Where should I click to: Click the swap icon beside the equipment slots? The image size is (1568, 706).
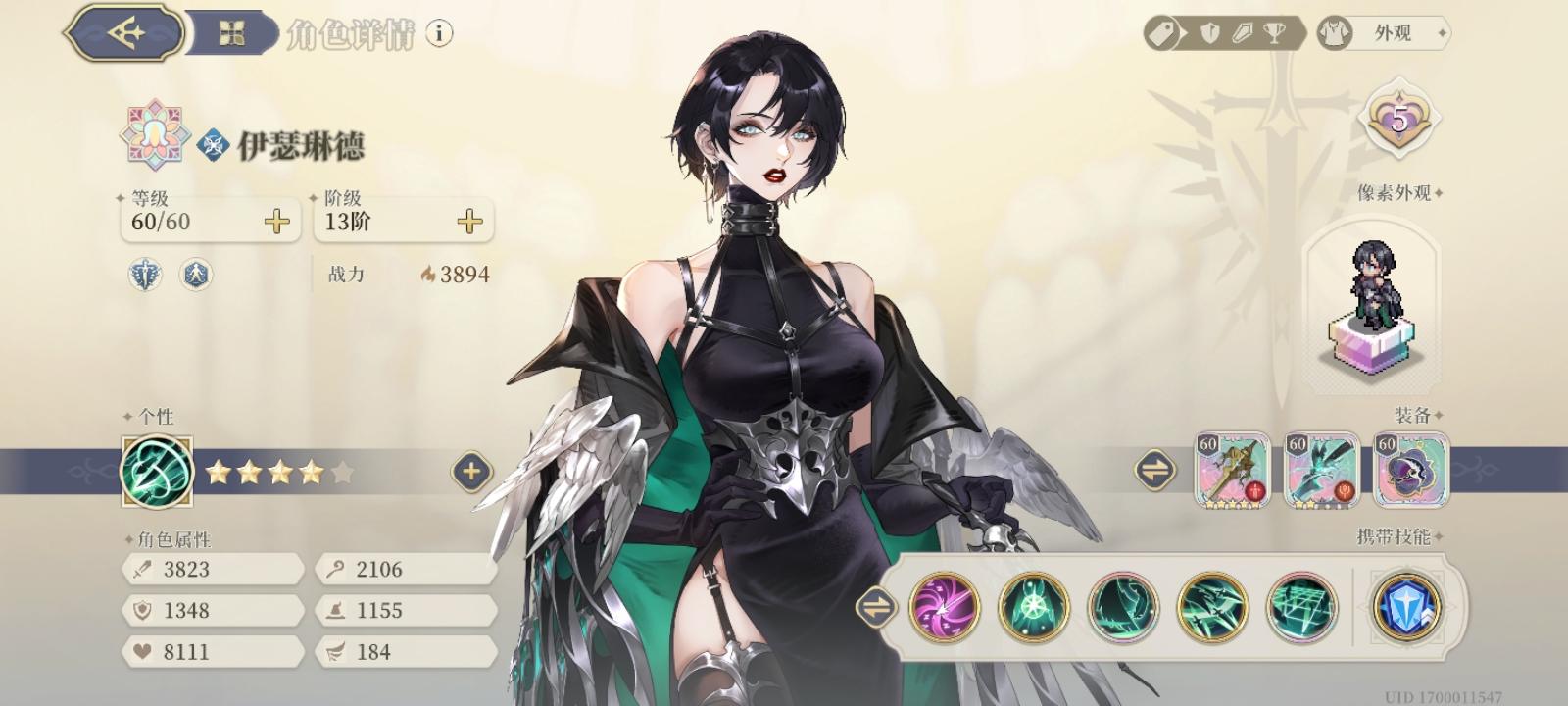(1157, 468)
